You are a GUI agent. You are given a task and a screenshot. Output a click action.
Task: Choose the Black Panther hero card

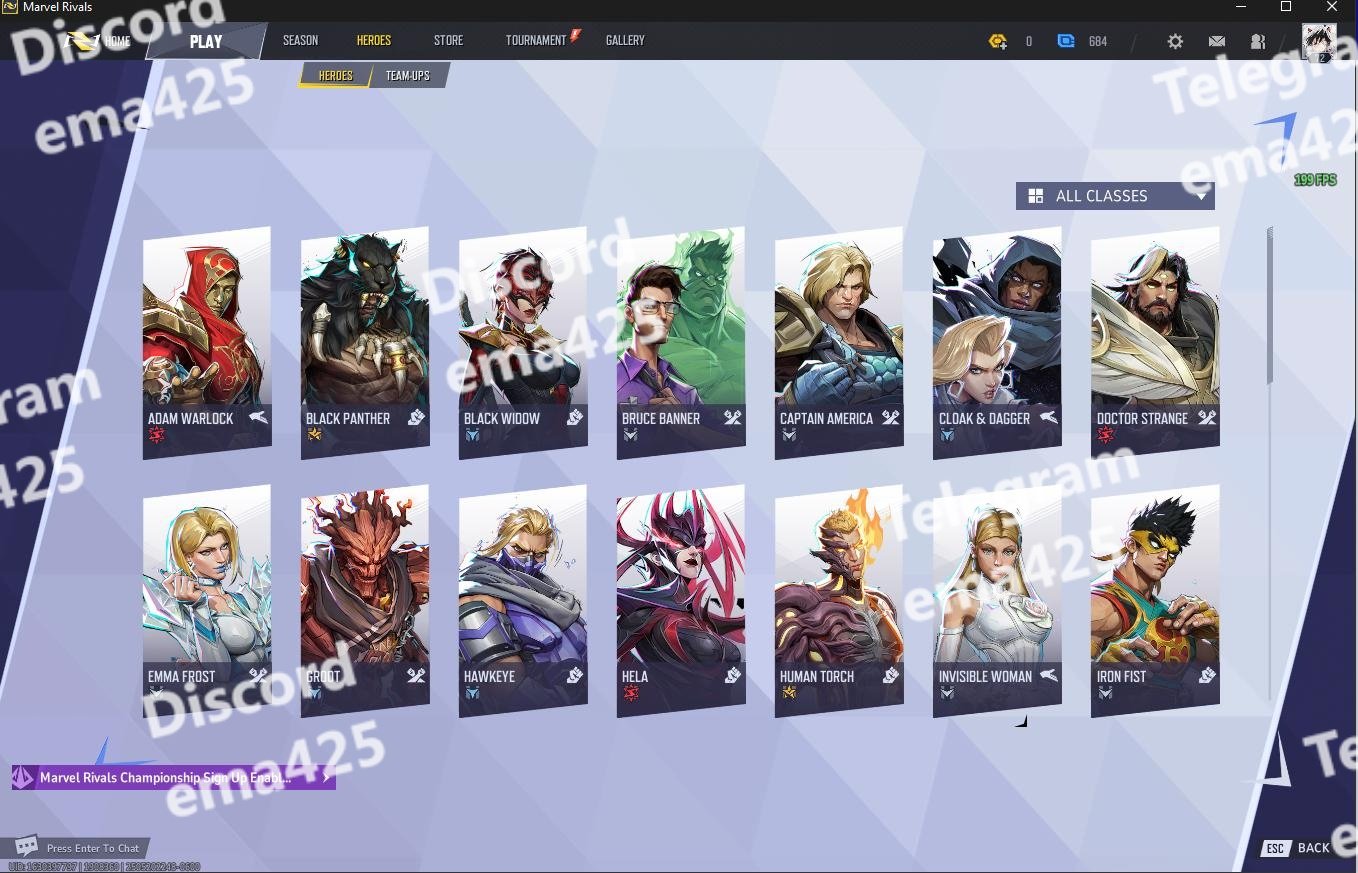364,340
